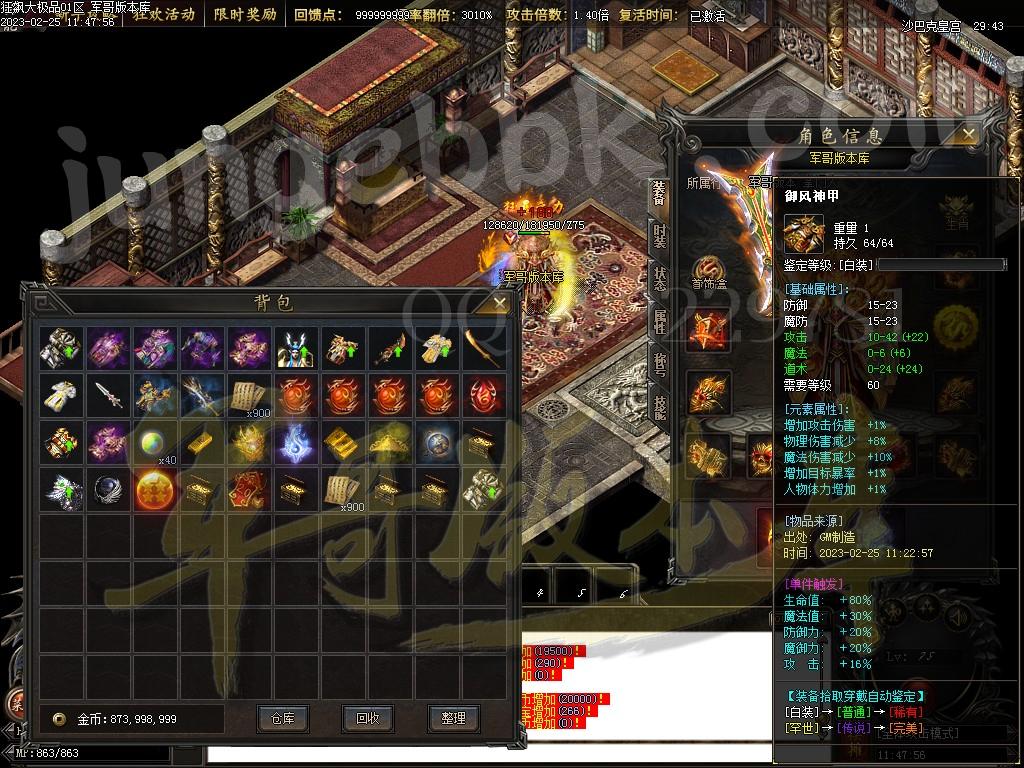Open the 狂欢活动 carnival event menu
This screenshot has width=1024, height=768.
coord(164,15)
